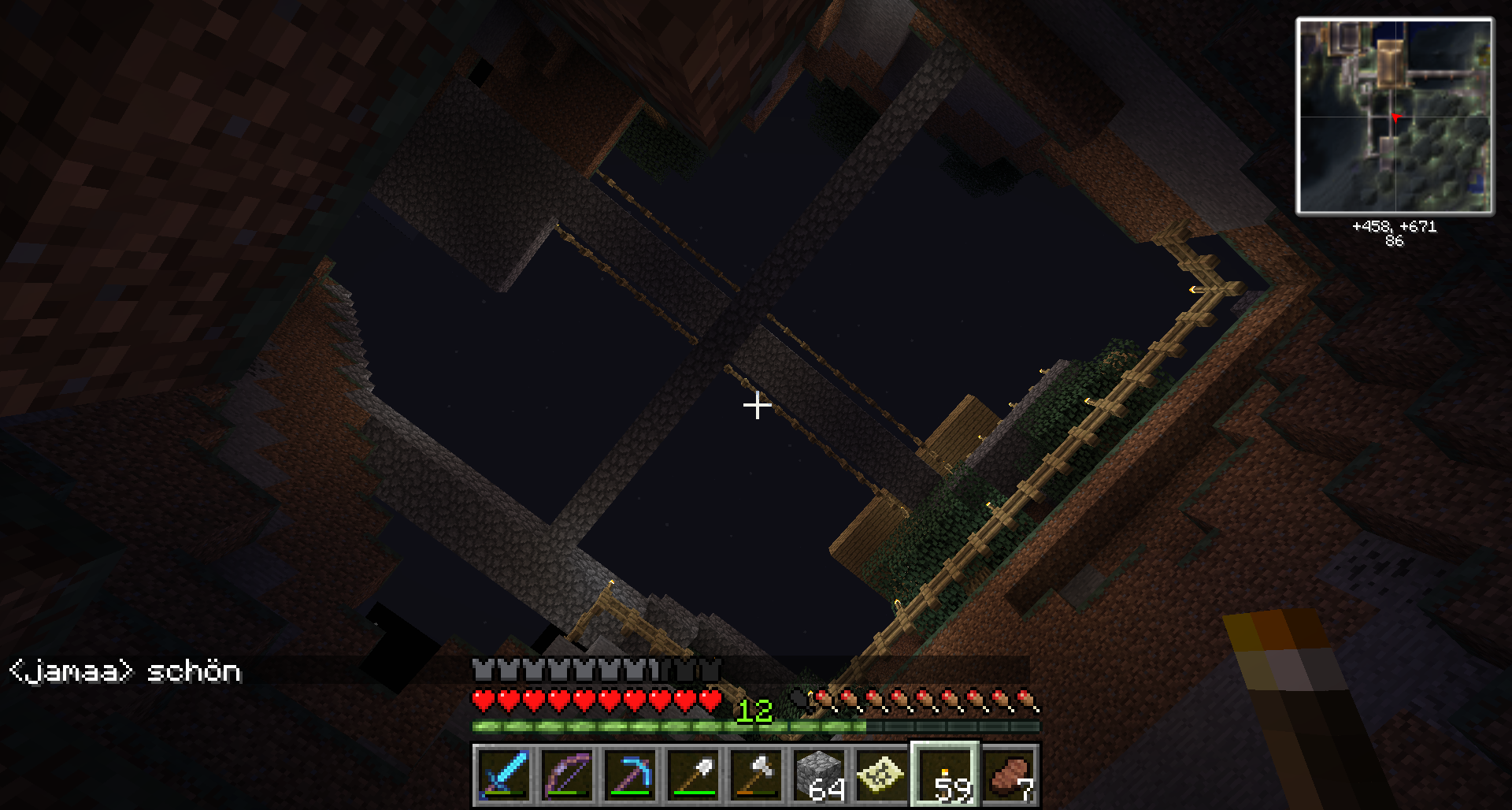Switch to the iron axe slot
1512x810 pixels.
[x=756, y=775]
